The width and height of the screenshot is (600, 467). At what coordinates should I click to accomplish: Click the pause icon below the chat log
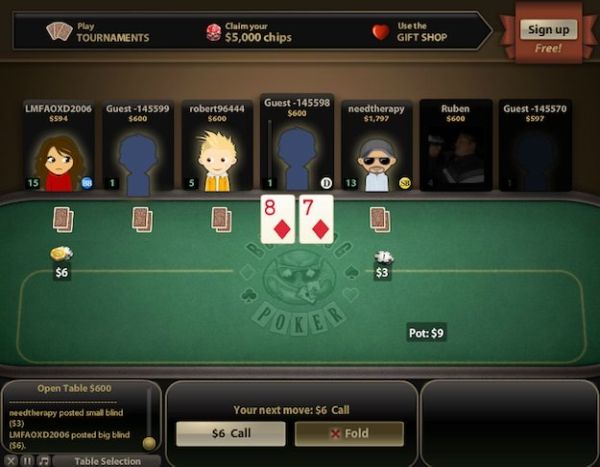coord(27,461)
